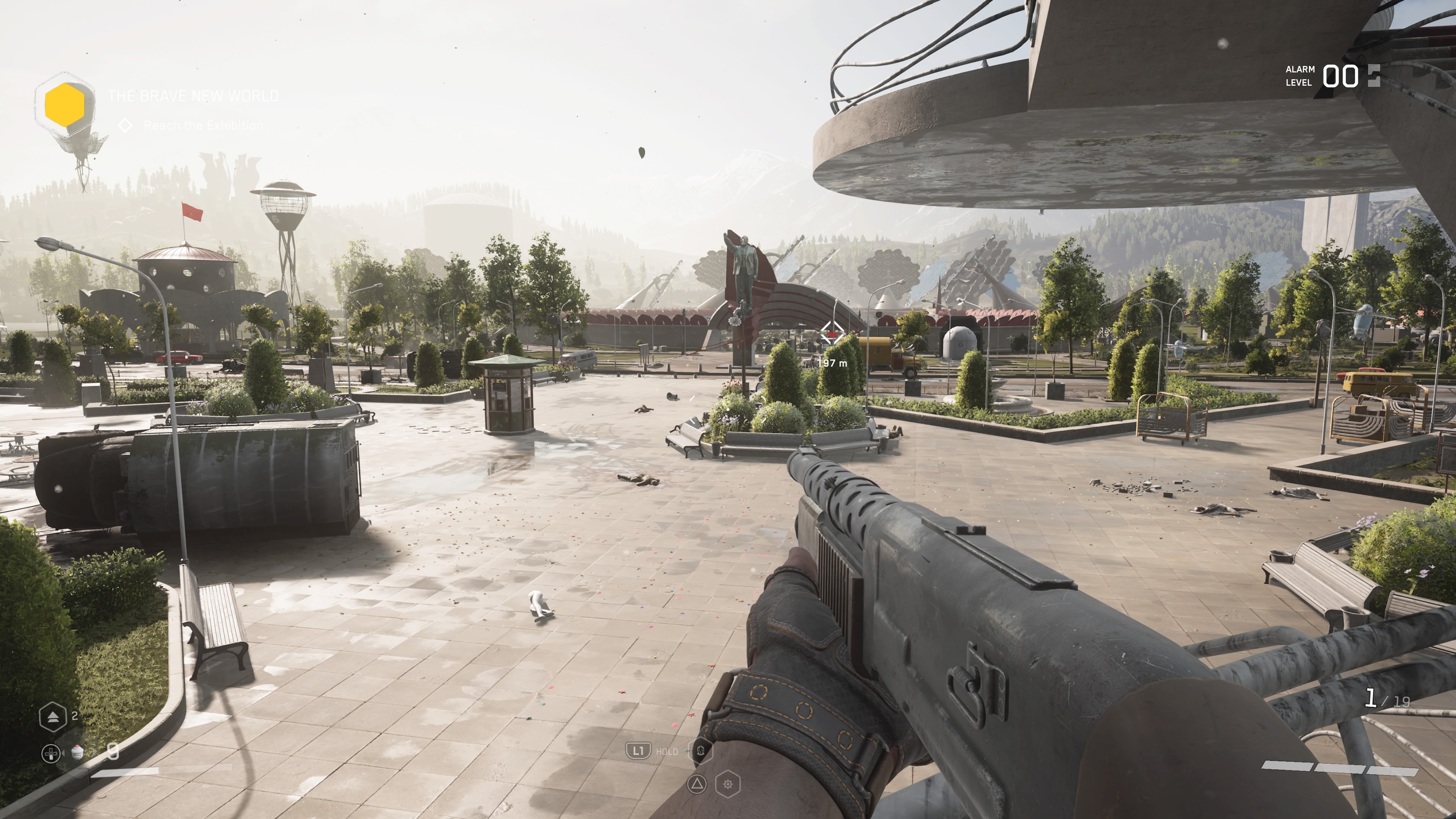Viewport: 1456px width, 819px height.
Task: Click the L1 HOLD button prompt
Action: pos(639,751)
